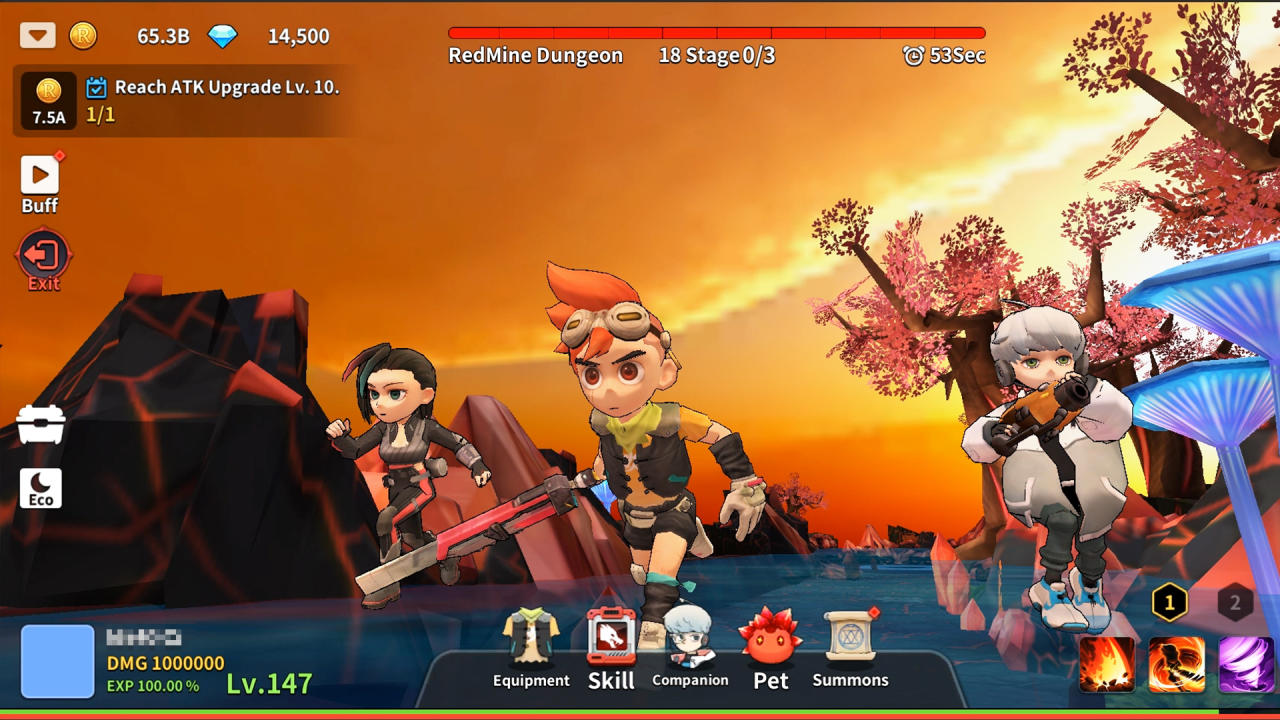Open the Skill menu

point(610,645)
